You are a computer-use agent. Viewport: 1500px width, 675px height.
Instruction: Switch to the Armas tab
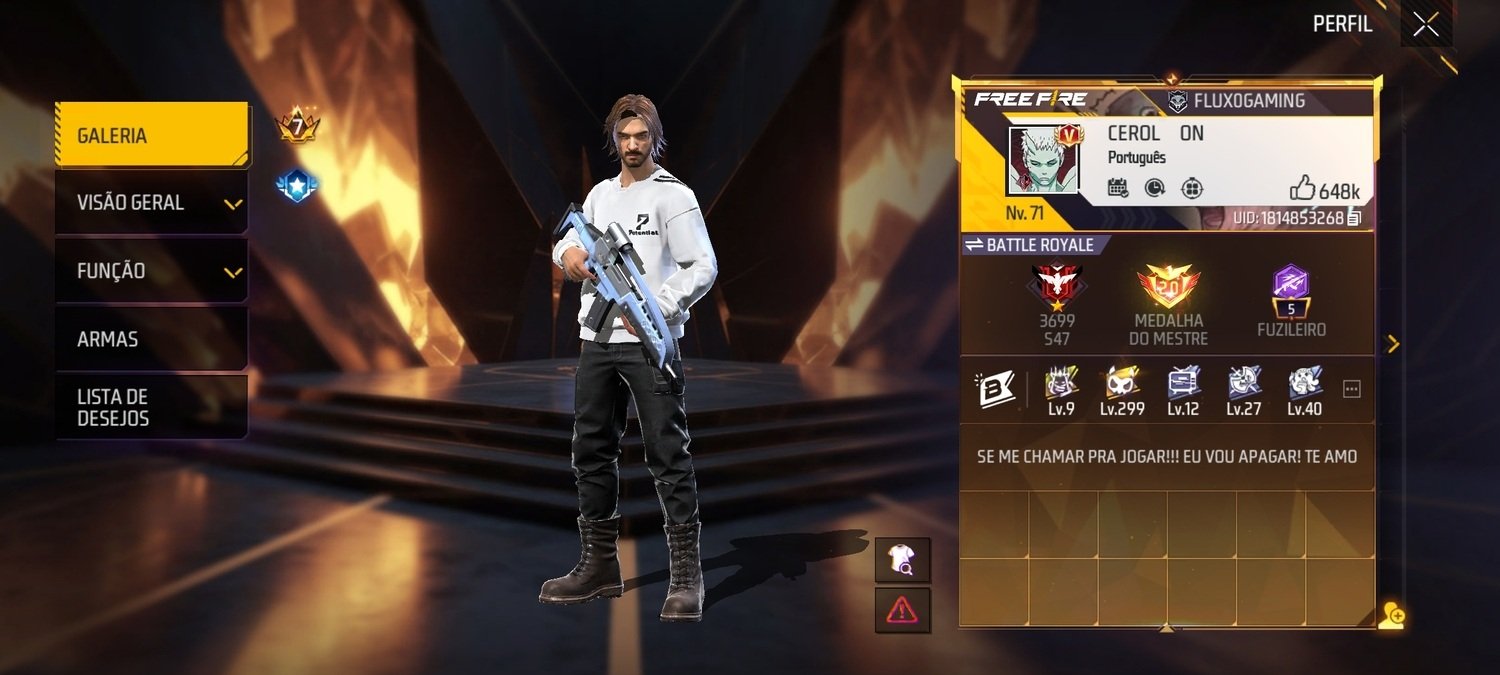point(151,339)
